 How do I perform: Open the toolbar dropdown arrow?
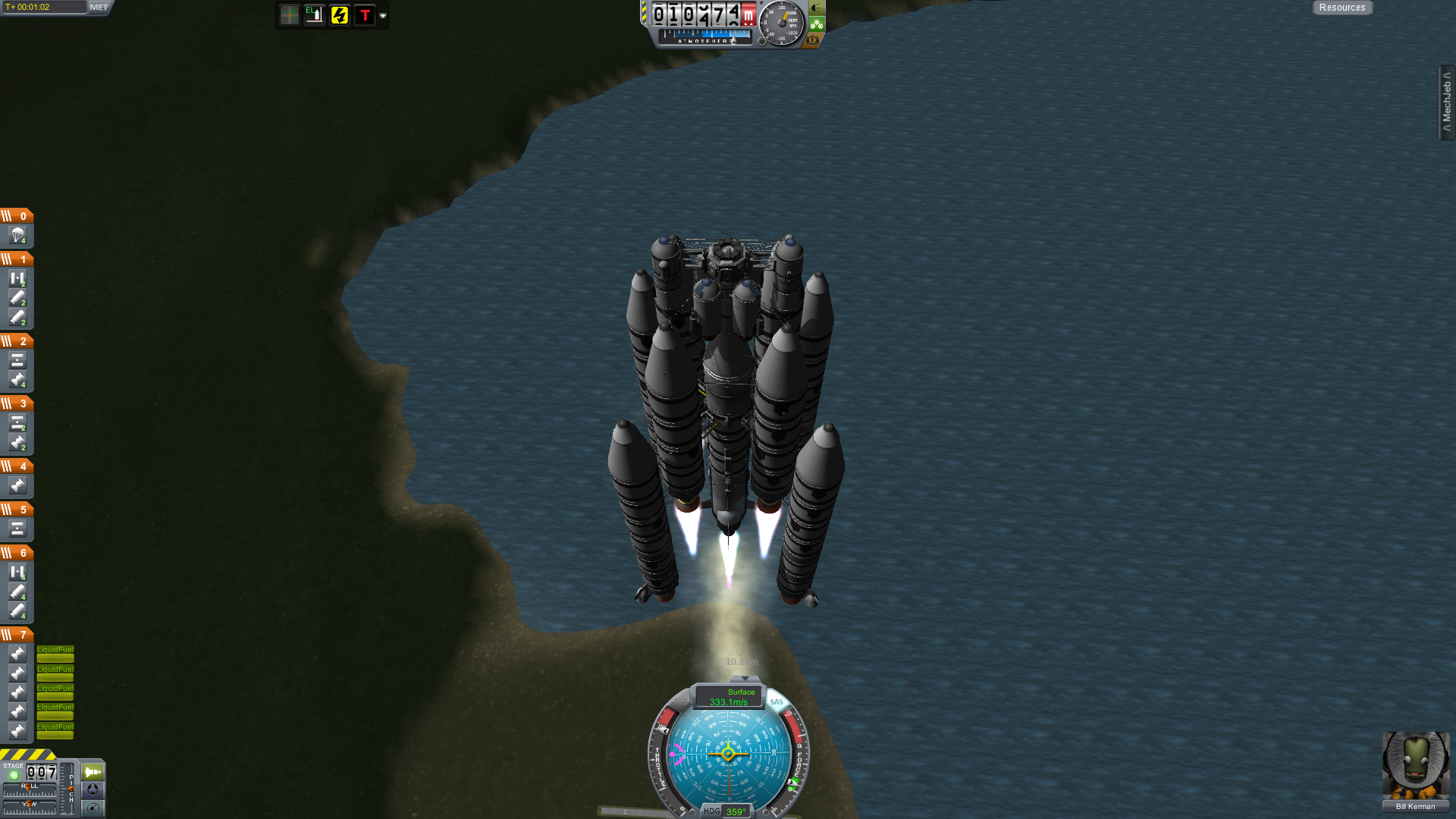click(x=383, y=16)
